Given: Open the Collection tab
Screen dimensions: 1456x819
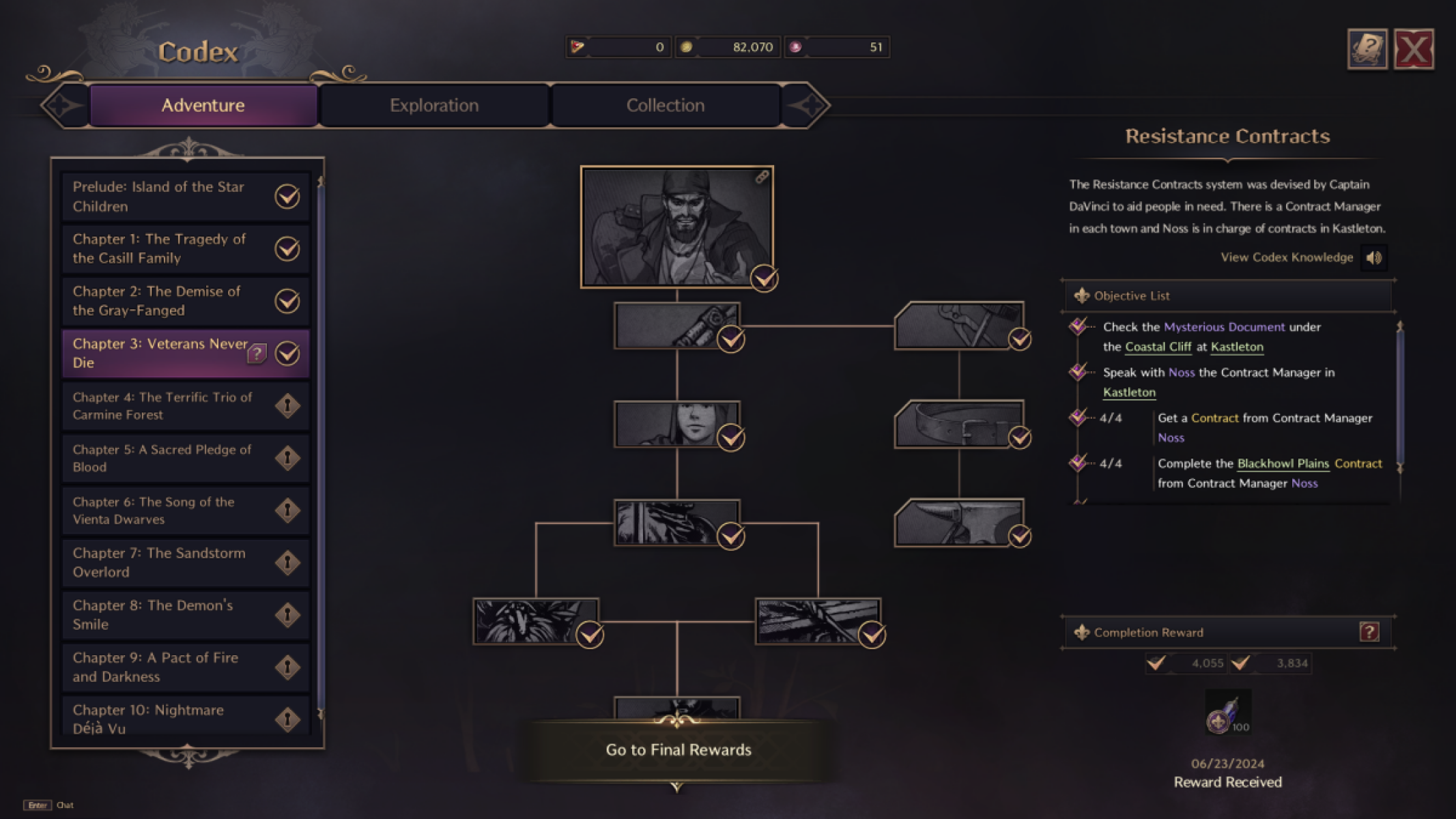Looking at the screenshot, I should pos(666,105).
